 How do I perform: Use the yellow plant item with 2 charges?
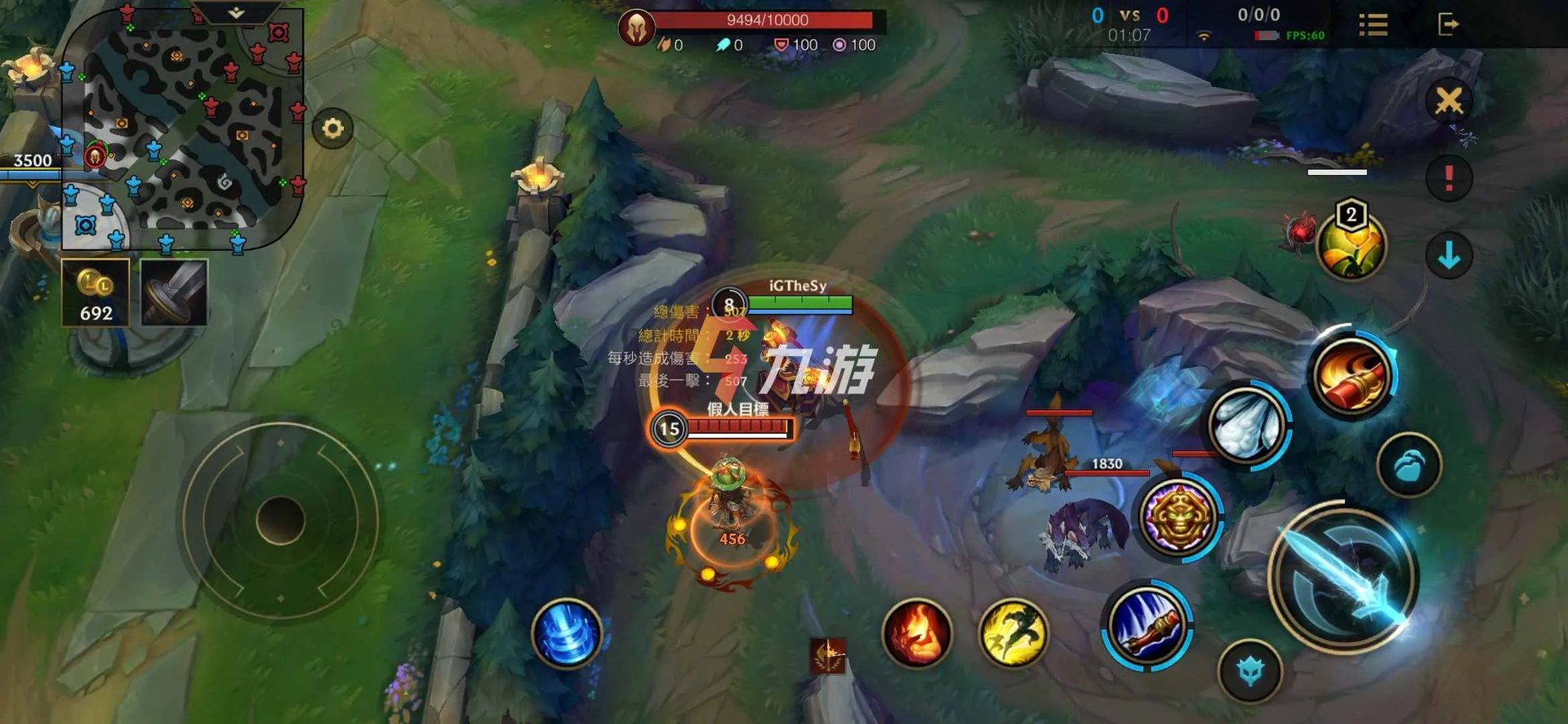pyautogui.click(x=1352, y=245)
